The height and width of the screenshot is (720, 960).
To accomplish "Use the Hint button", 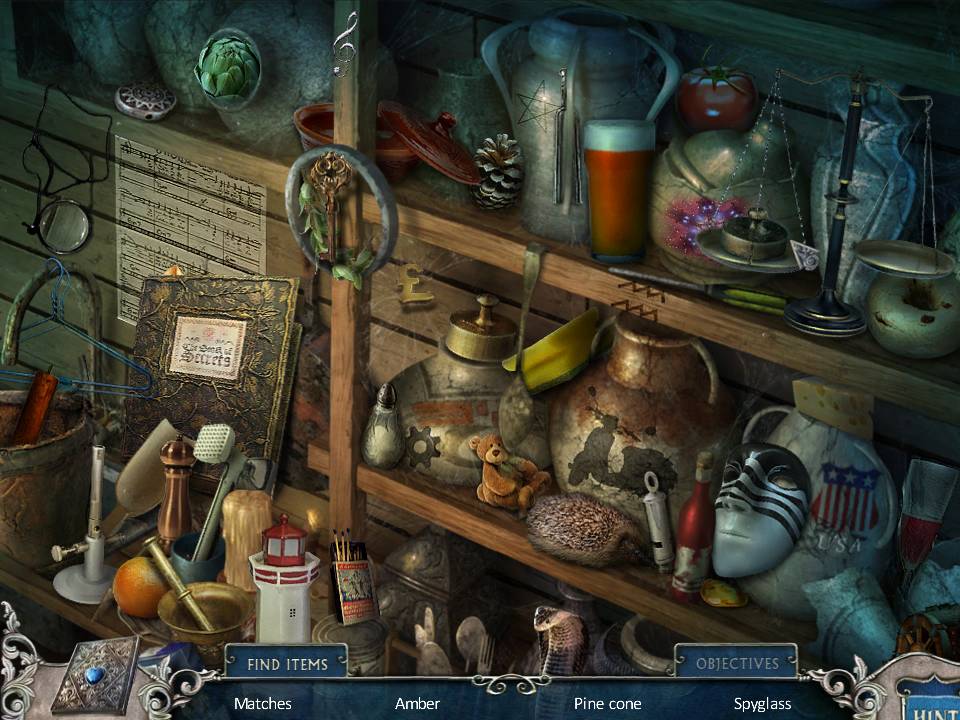I will coord(930,702).
